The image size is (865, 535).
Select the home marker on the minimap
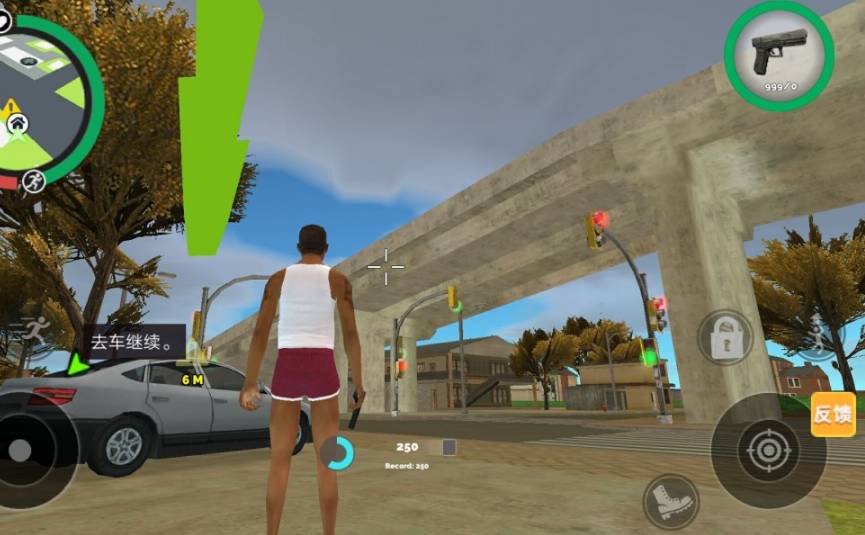18,124
